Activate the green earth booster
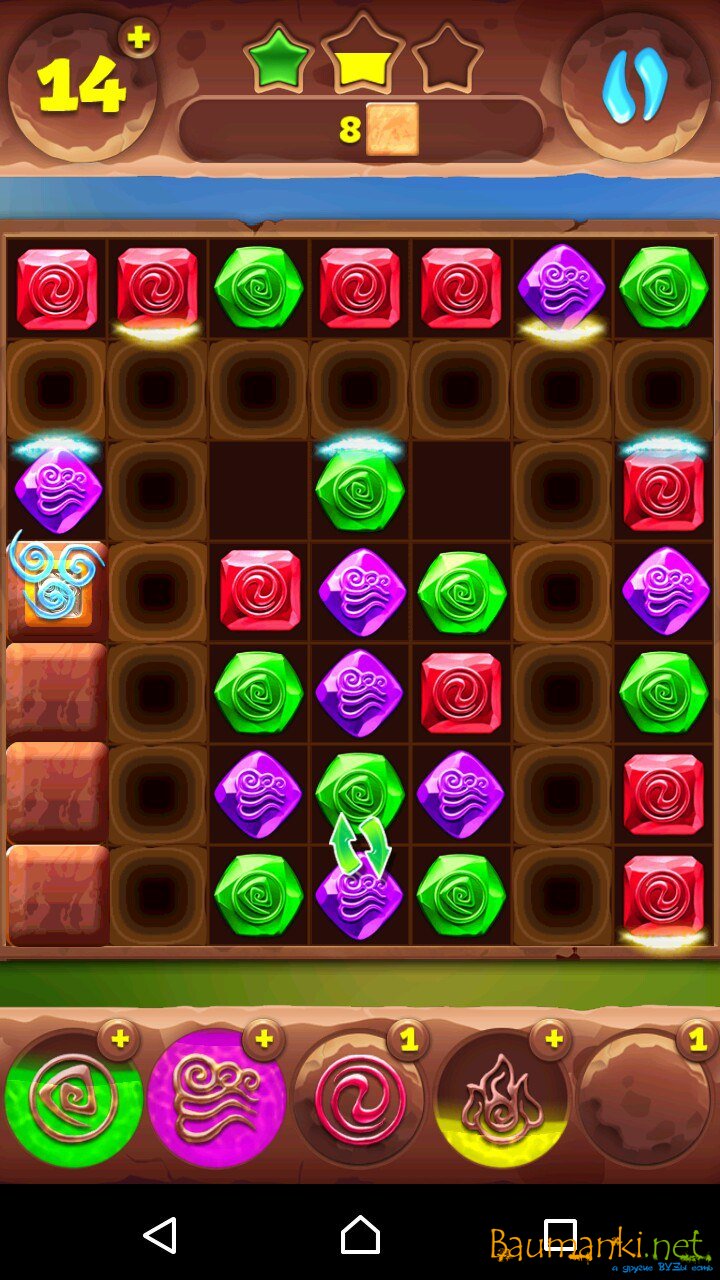This screenshot has width=720, height=1280. pos(72,1100)
